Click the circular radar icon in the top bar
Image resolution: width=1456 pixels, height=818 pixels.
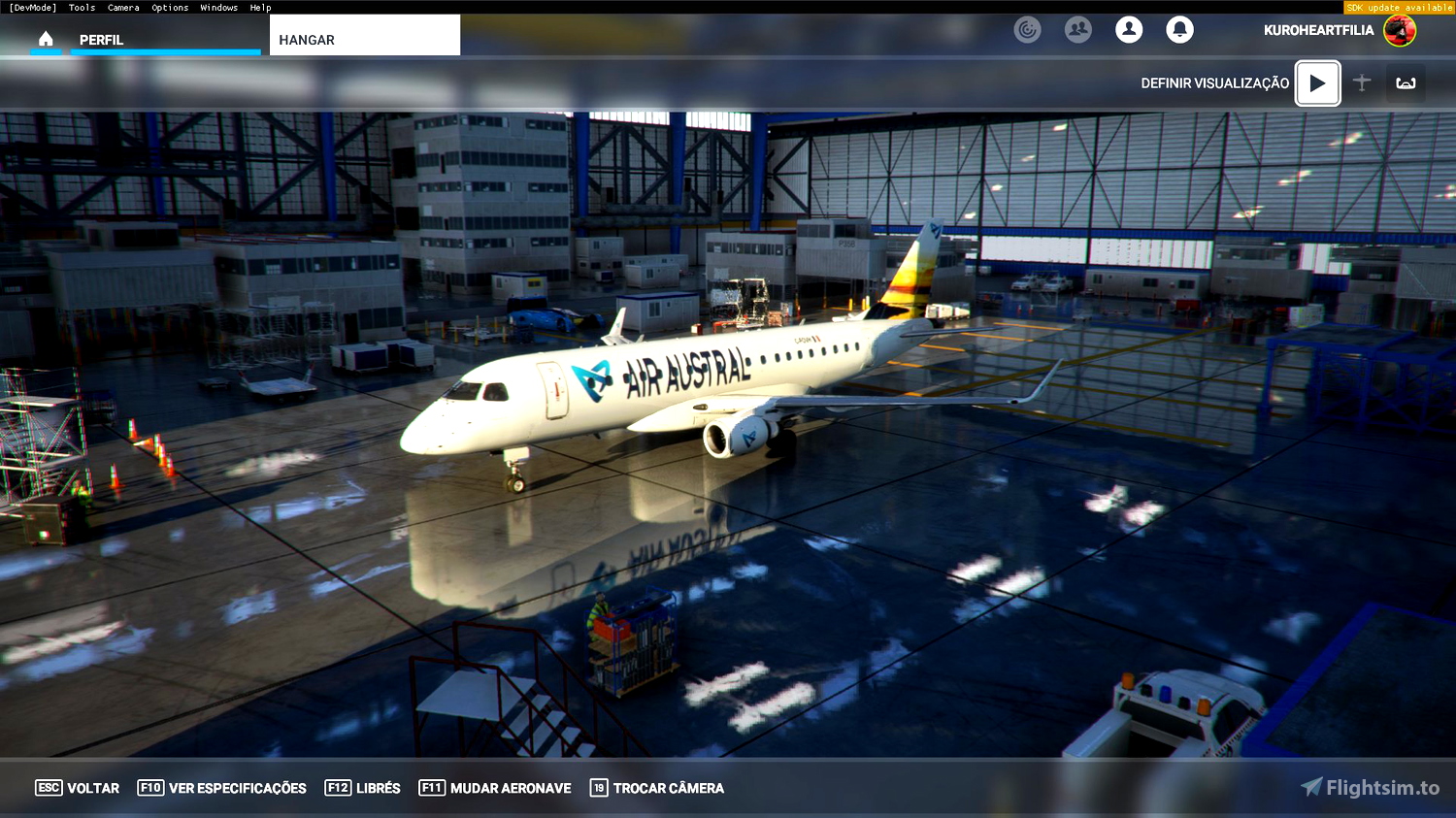(x=1027, y=29)
